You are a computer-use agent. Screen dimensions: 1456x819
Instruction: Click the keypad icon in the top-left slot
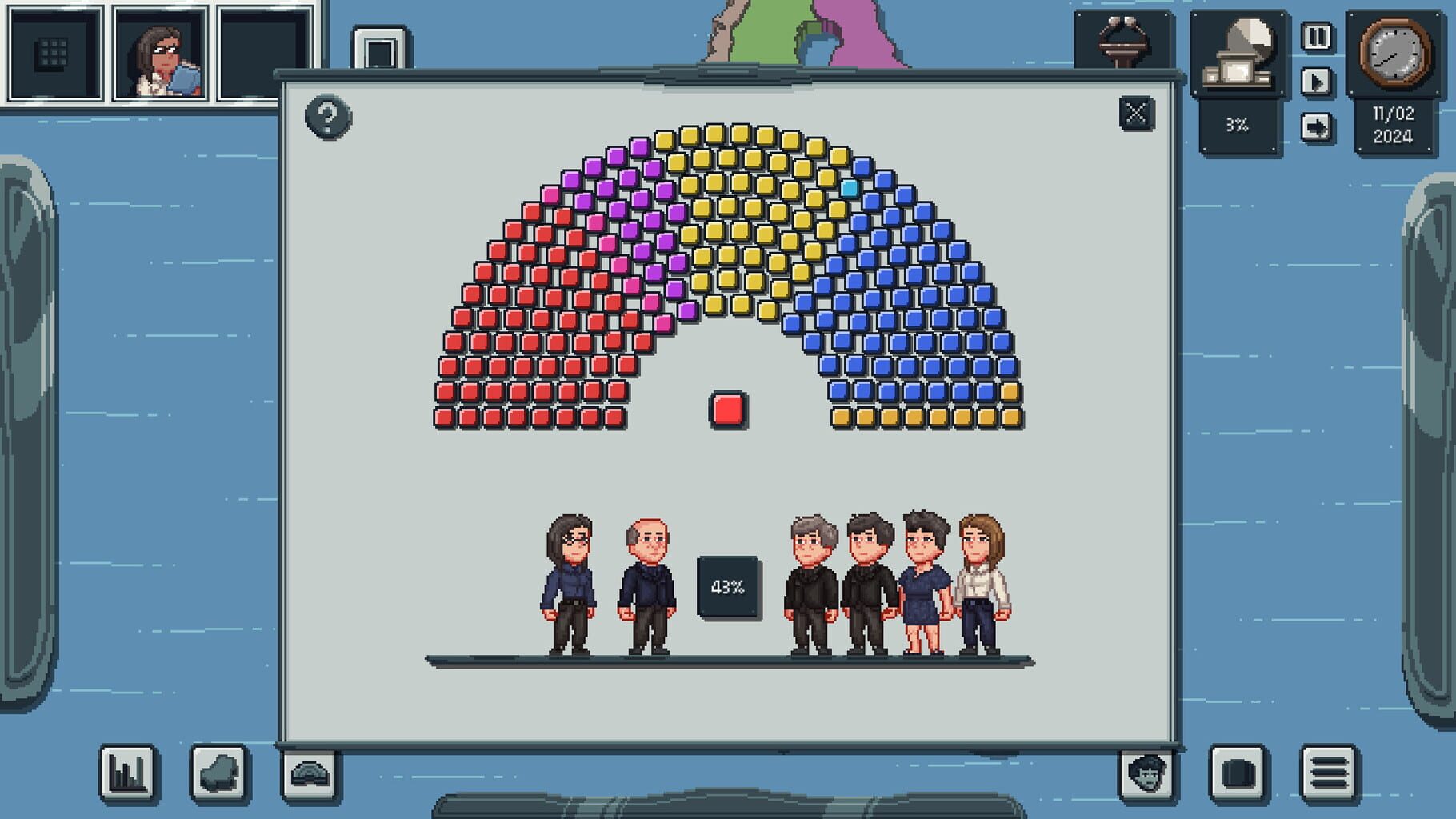(50, 52)
